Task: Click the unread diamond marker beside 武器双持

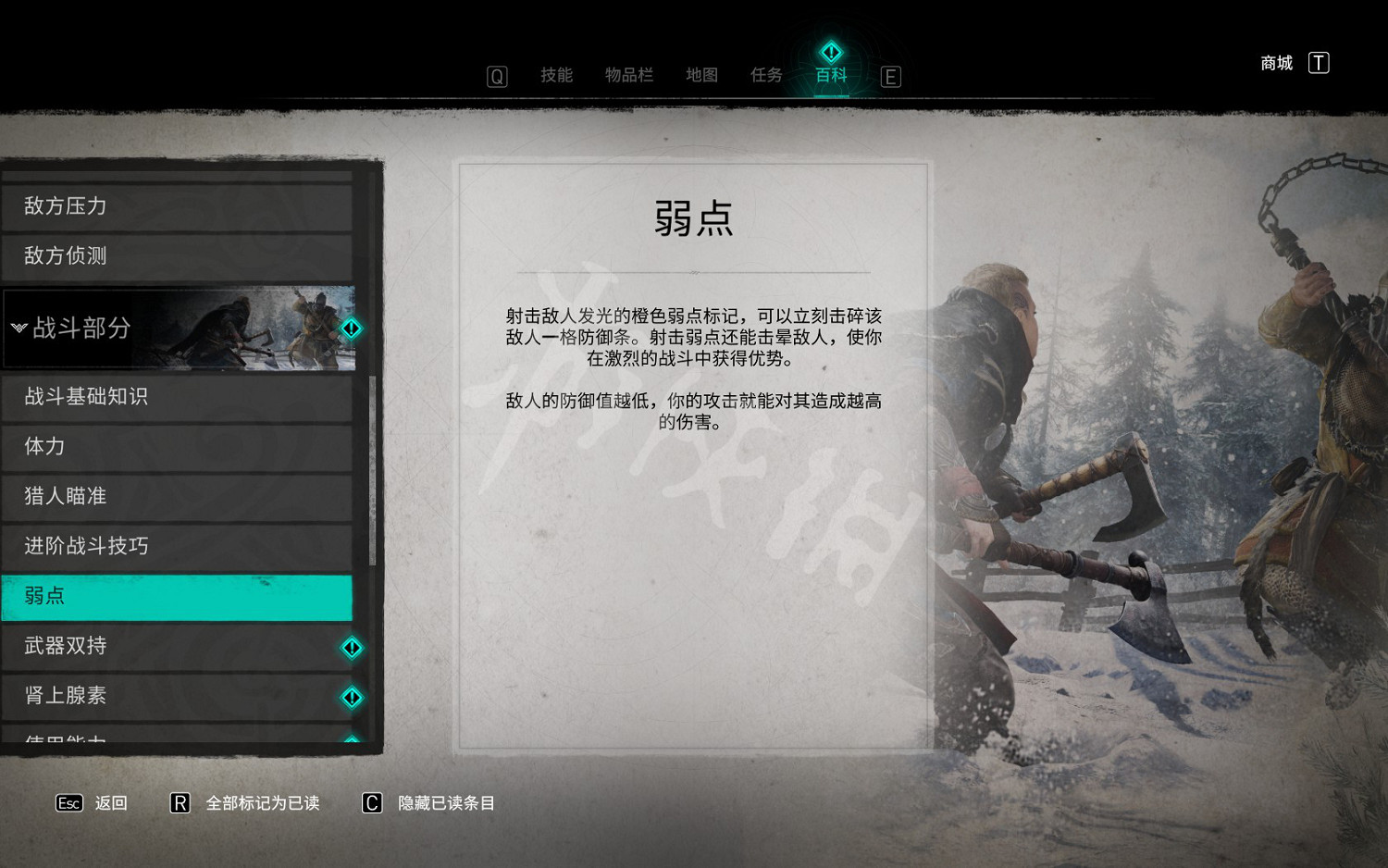Action: tap(352, 647)
